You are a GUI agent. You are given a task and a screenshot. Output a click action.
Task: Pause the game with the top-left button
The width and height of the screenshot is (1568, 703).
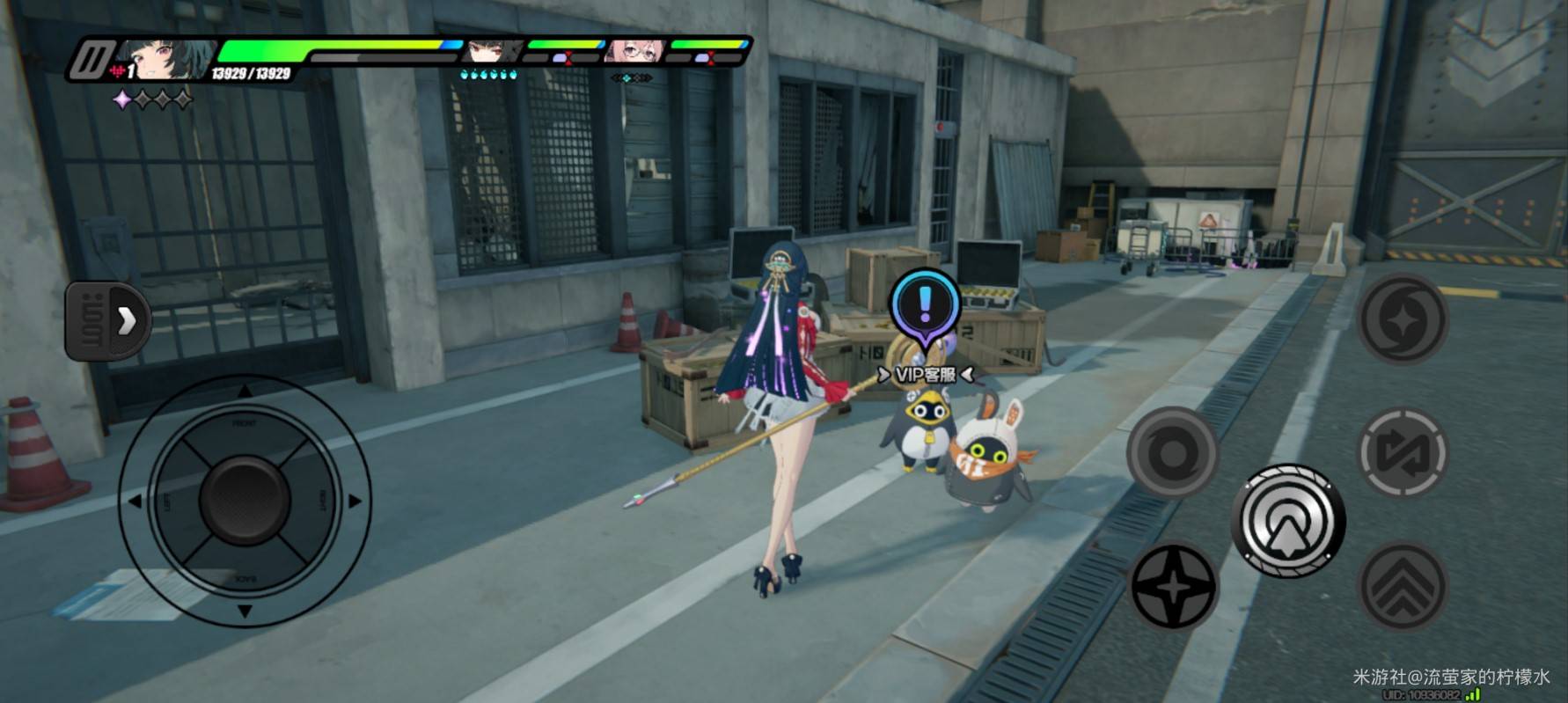[88, 60]
